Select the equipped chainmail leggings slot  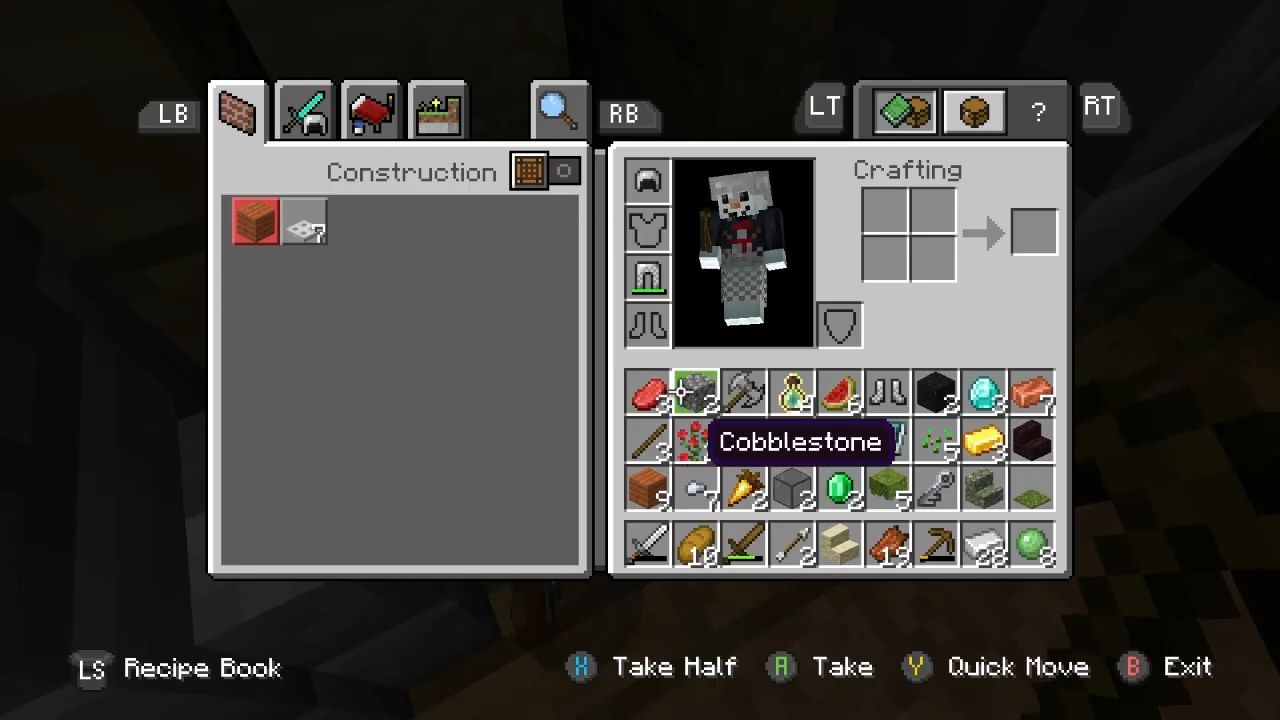click(648, 276)
